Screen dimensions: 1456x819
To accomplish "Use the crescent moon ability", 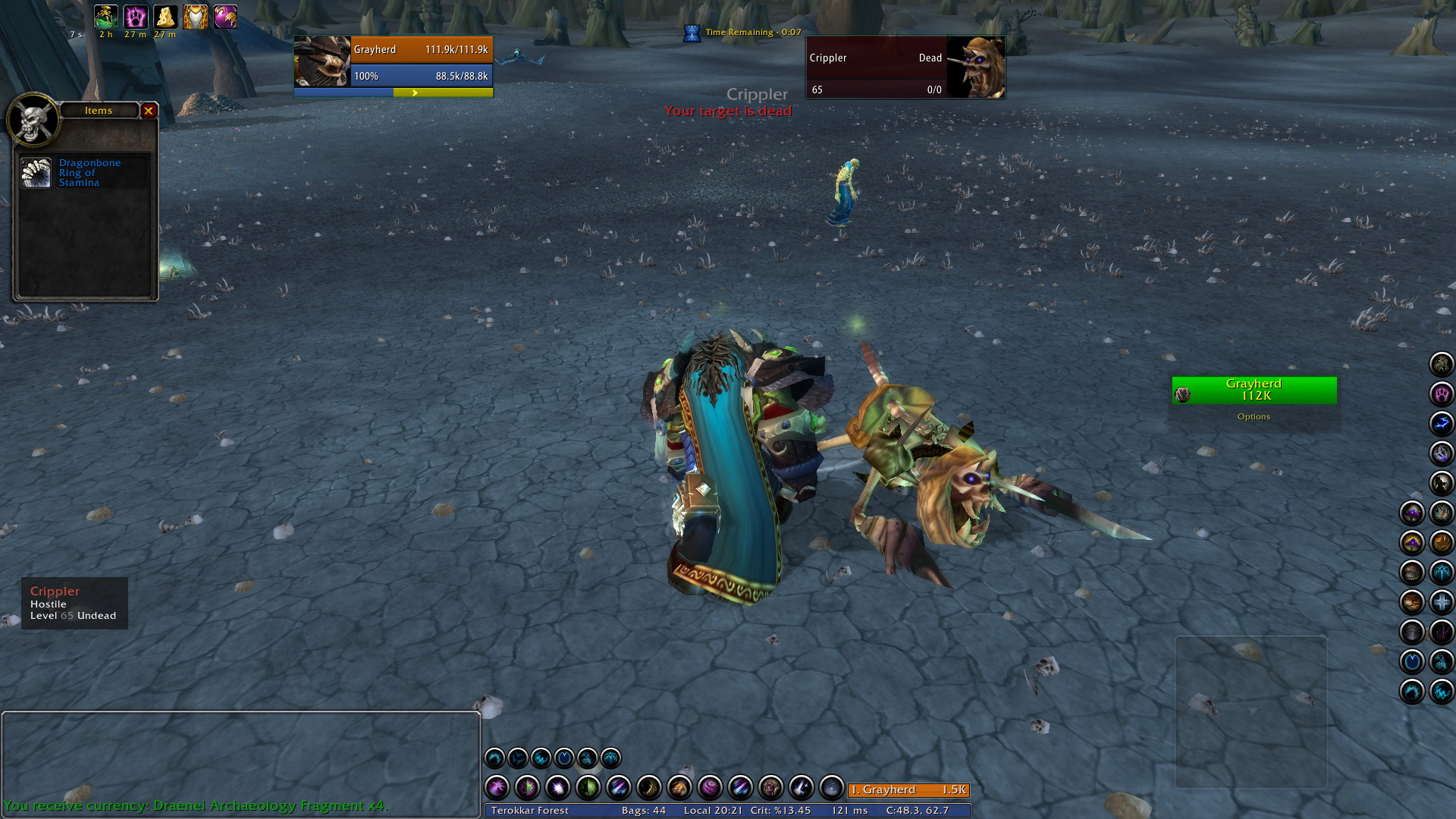I will 649,789.
